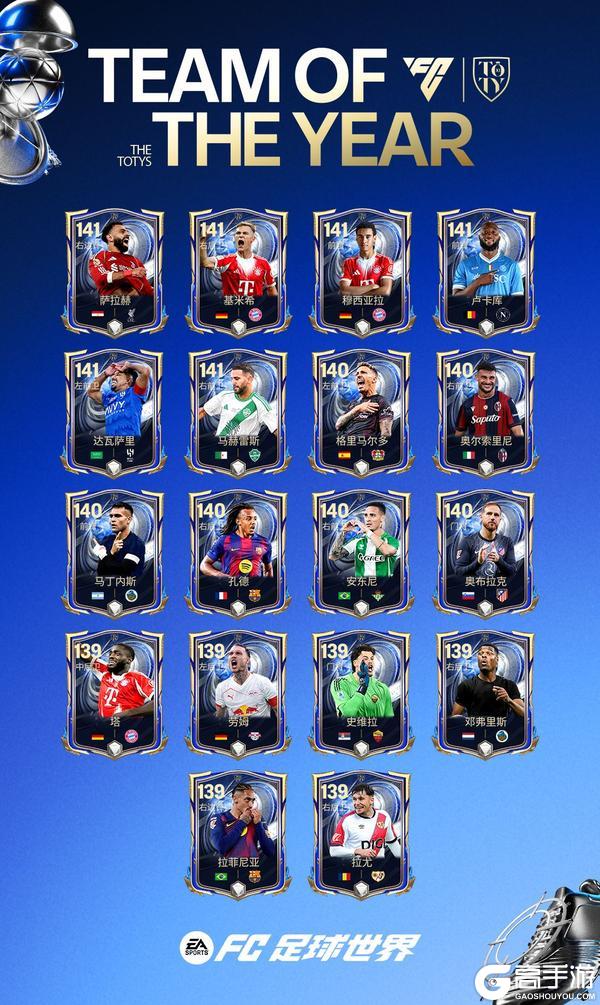Choose the Grimaldo (格里马尔多) card
600x1005 pixels.
361,411
